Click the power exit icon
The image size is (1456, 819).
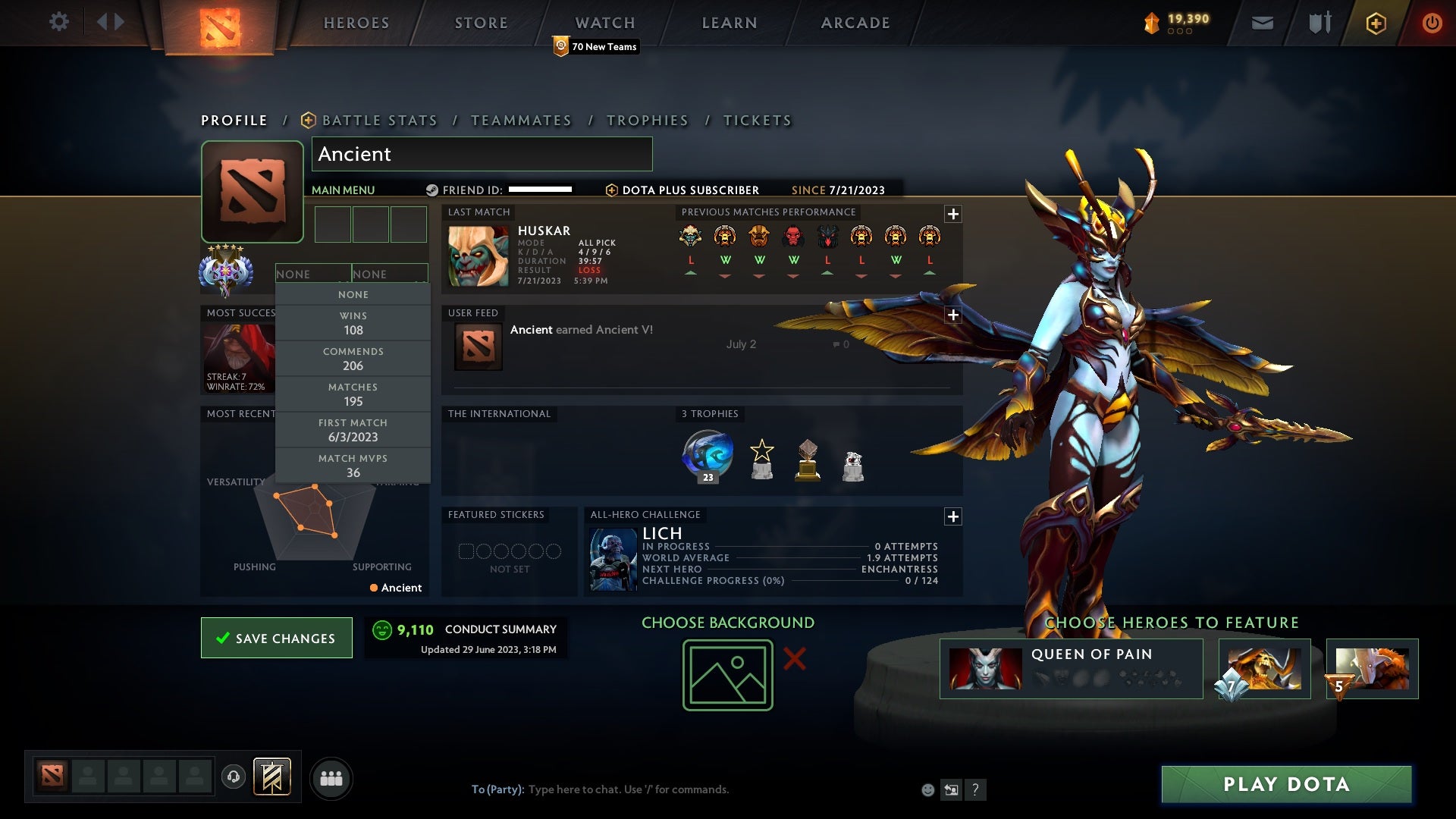point(1432,23)
